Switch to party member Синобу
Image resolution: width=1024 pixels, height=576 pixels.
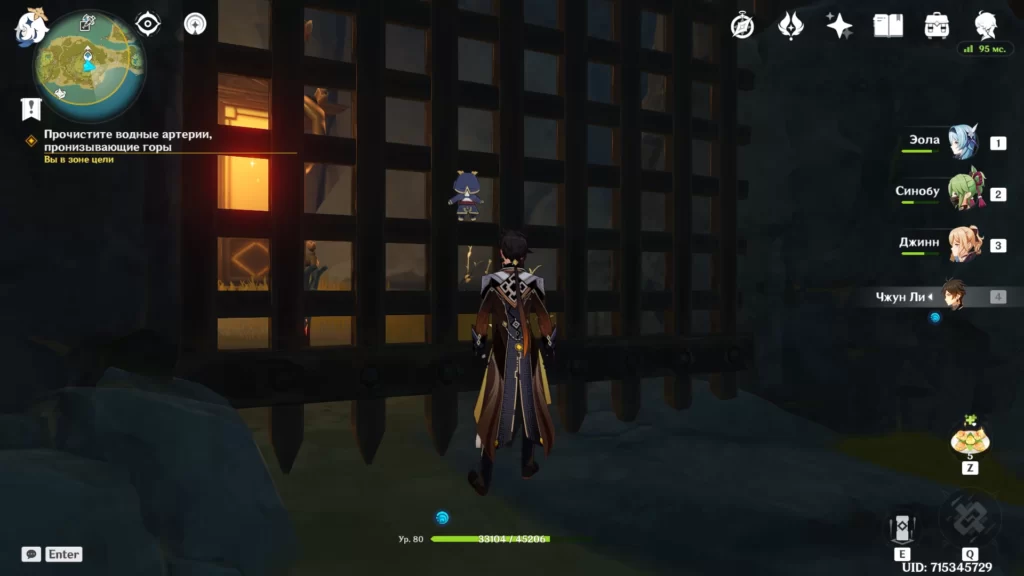(x=962, y=194)
